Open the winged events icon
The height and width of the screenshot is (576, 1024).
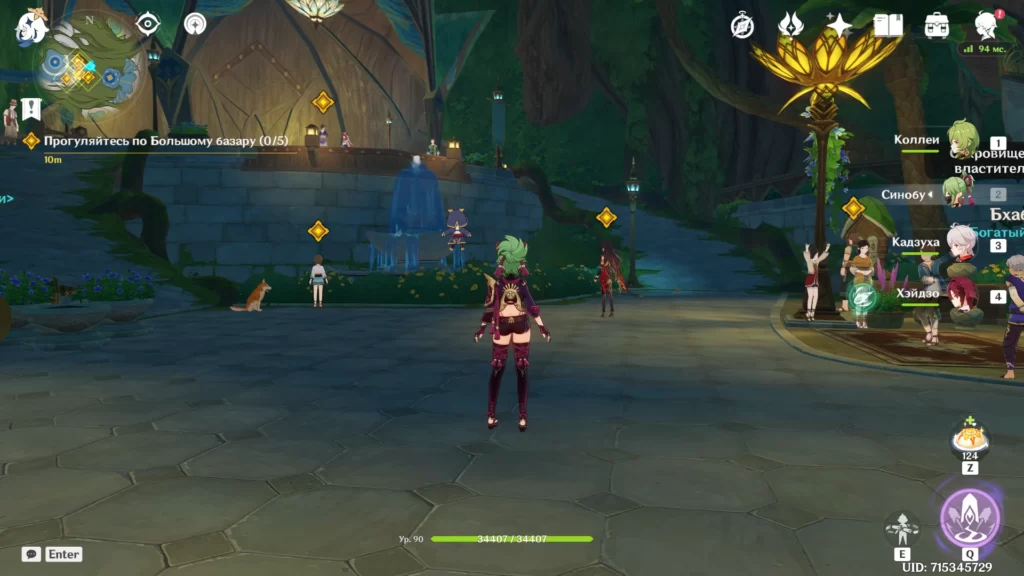click(x=791, y=25)
